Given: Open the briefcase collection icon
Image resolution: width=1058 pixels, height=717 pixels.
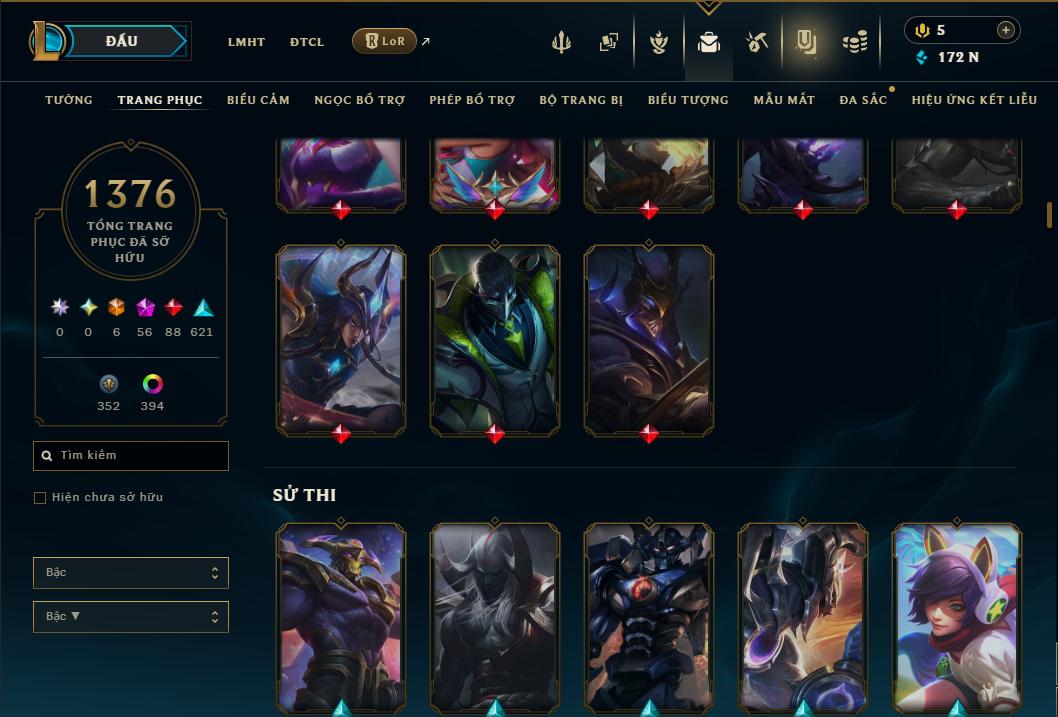Looking at the screenshot, I should tap(709, 42).
